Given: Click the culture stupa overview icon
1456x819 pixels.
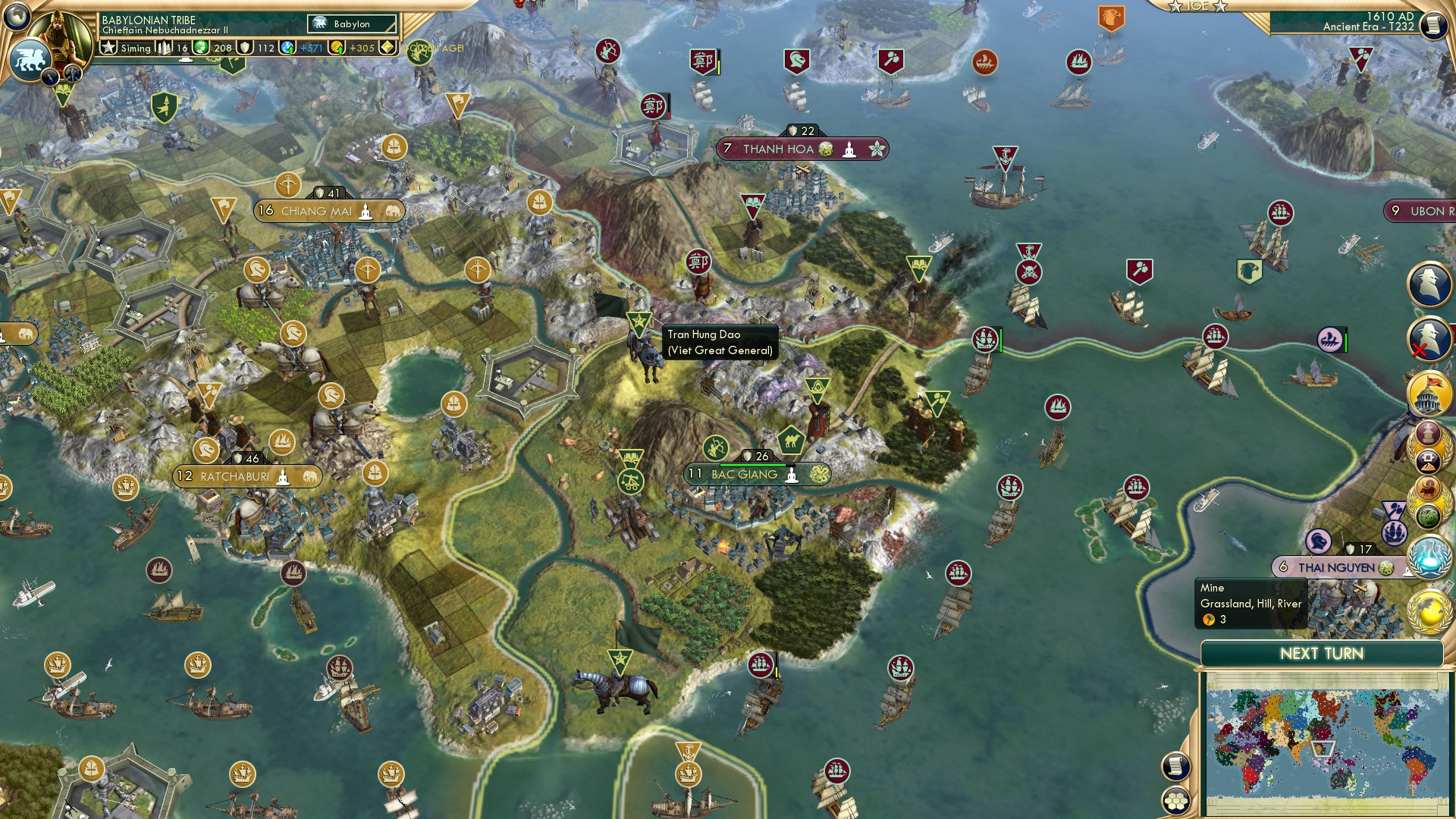Looking at the screenshot, I should click(x=1428, y=434).
